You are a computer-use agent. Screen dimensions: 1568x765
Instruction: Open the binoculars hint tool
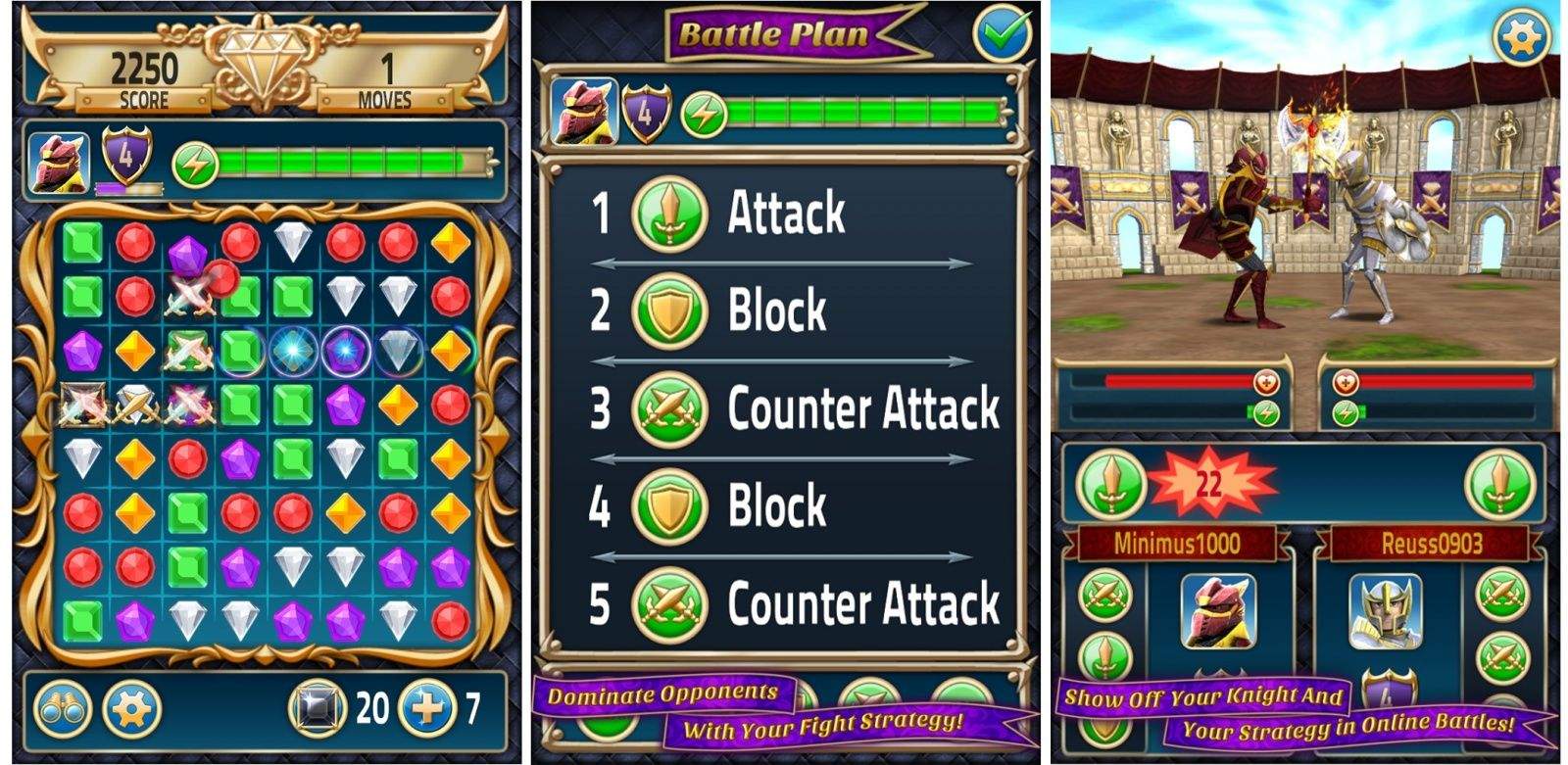click(x=61, y=710)
